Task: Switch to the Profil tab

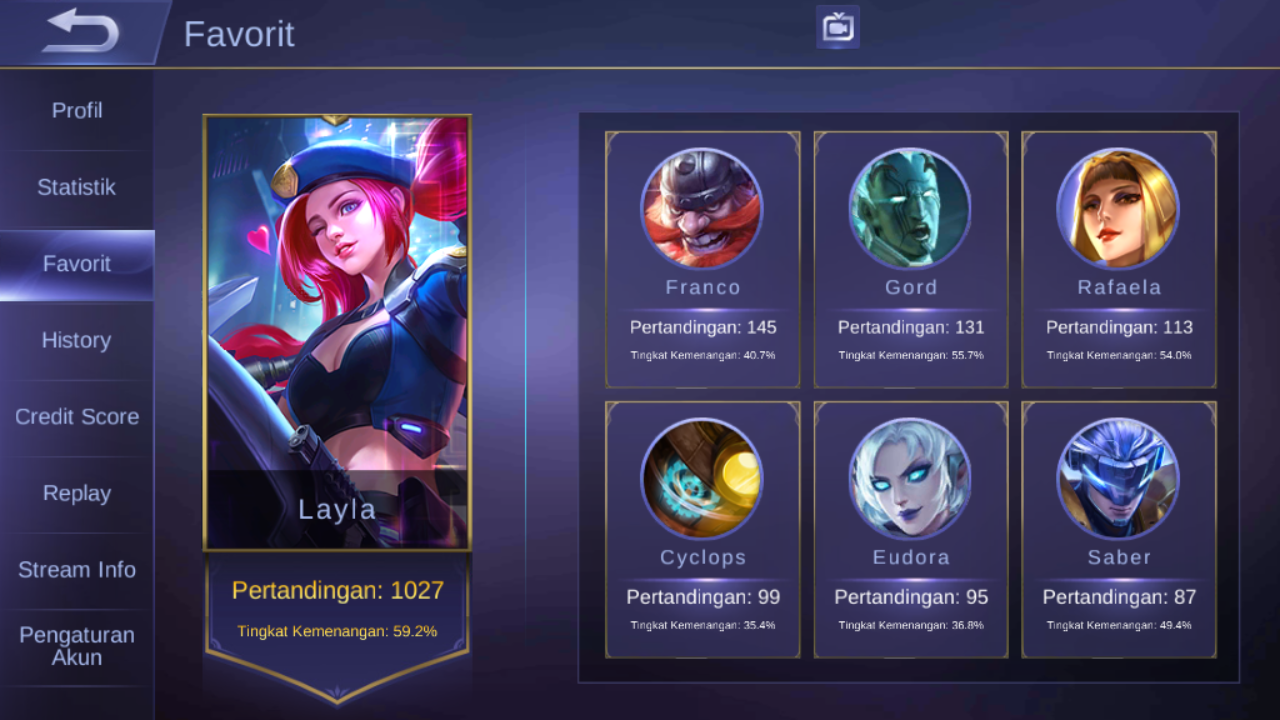Action: pyautogui.click(x=75, y=110)
